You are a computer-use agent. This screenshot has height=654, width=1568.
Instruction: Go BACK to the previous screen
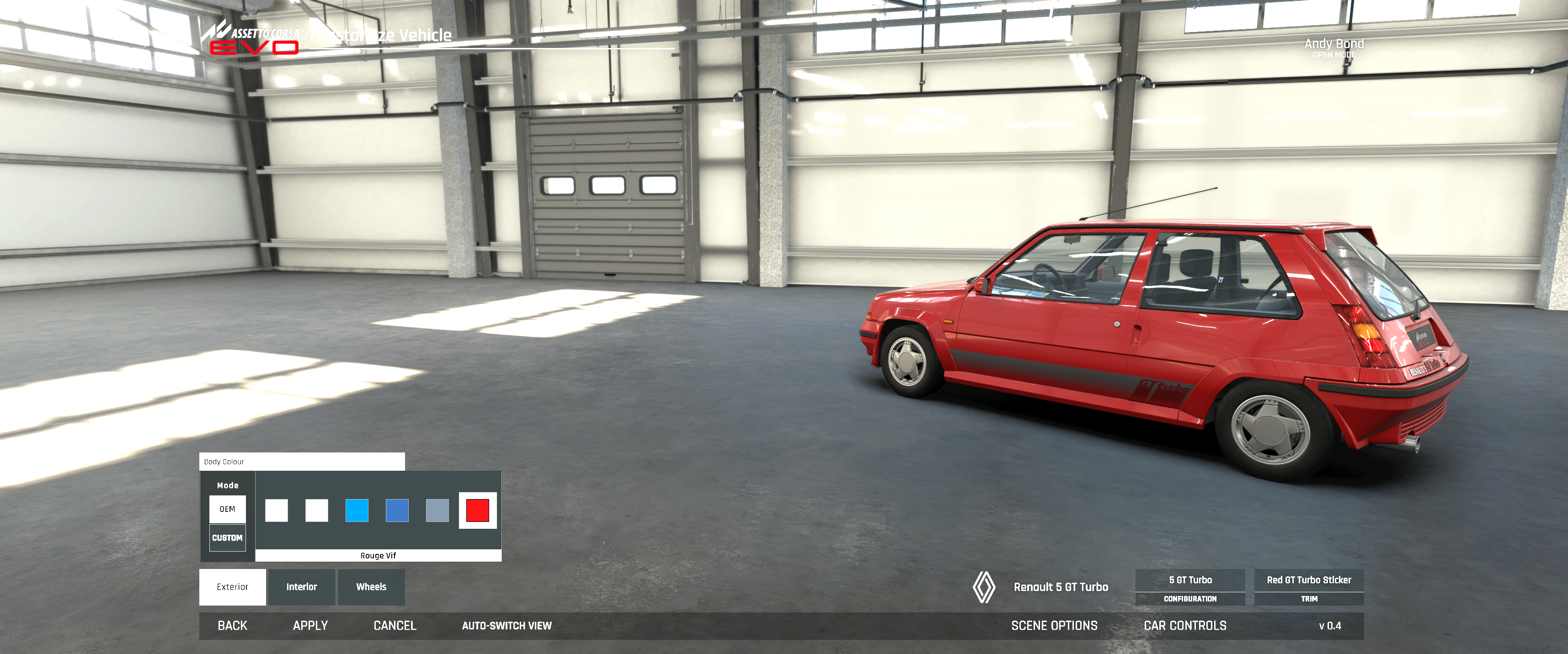pyautogui.click(x=233, y=625)
